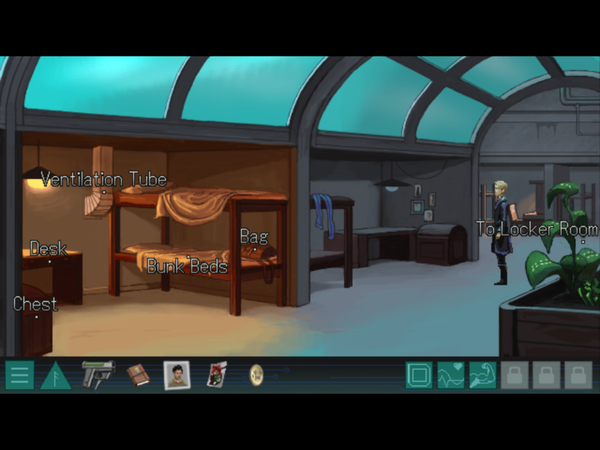The image size is (600, 450).
Task: Click the 'To Locker Room' exit label
Action: pyautogui.click(x=536, y=228)
